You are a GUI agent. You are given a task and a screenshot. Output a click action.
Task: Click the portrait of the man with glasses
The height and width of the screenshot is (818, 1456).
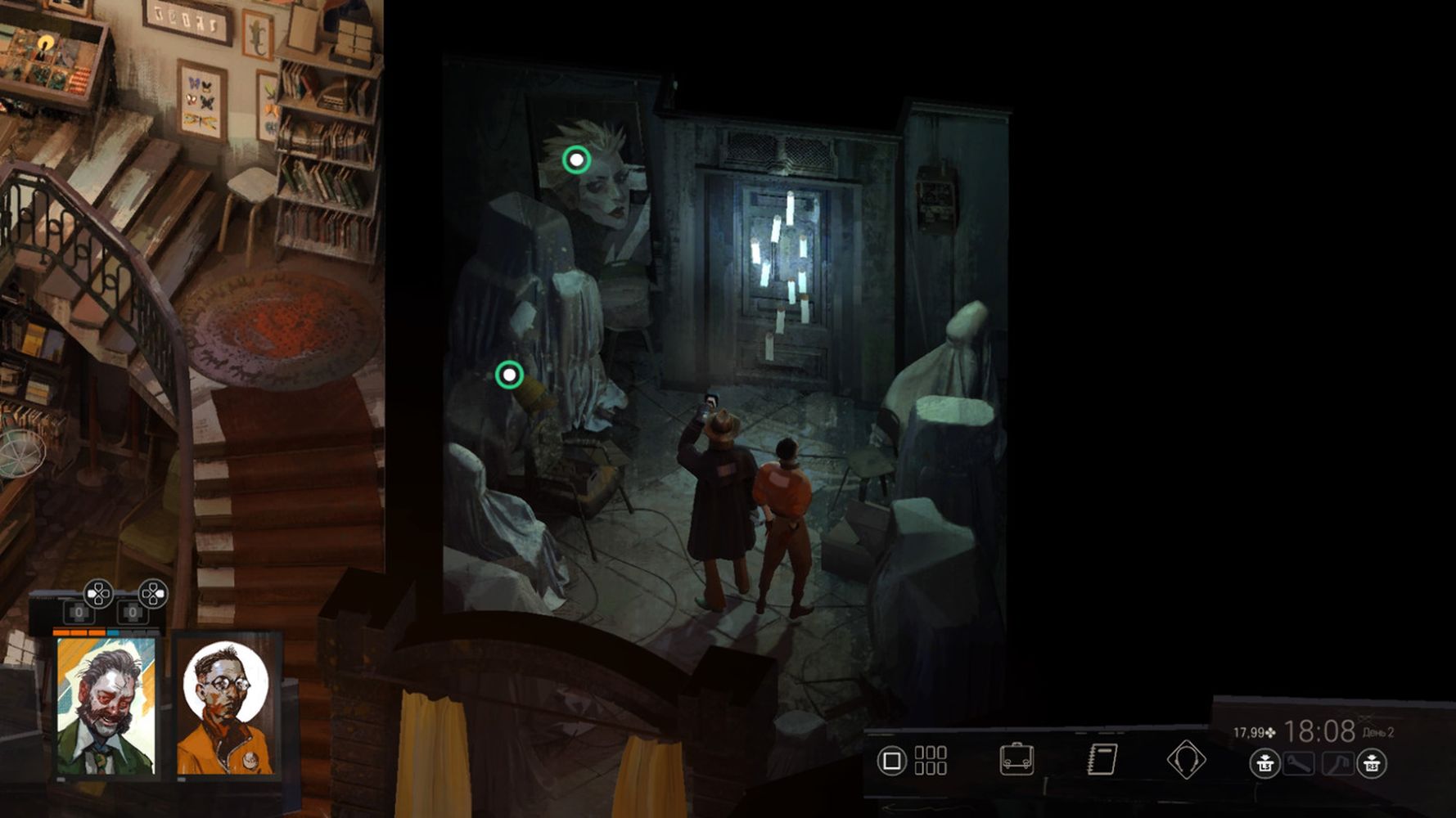click(225, 707)
